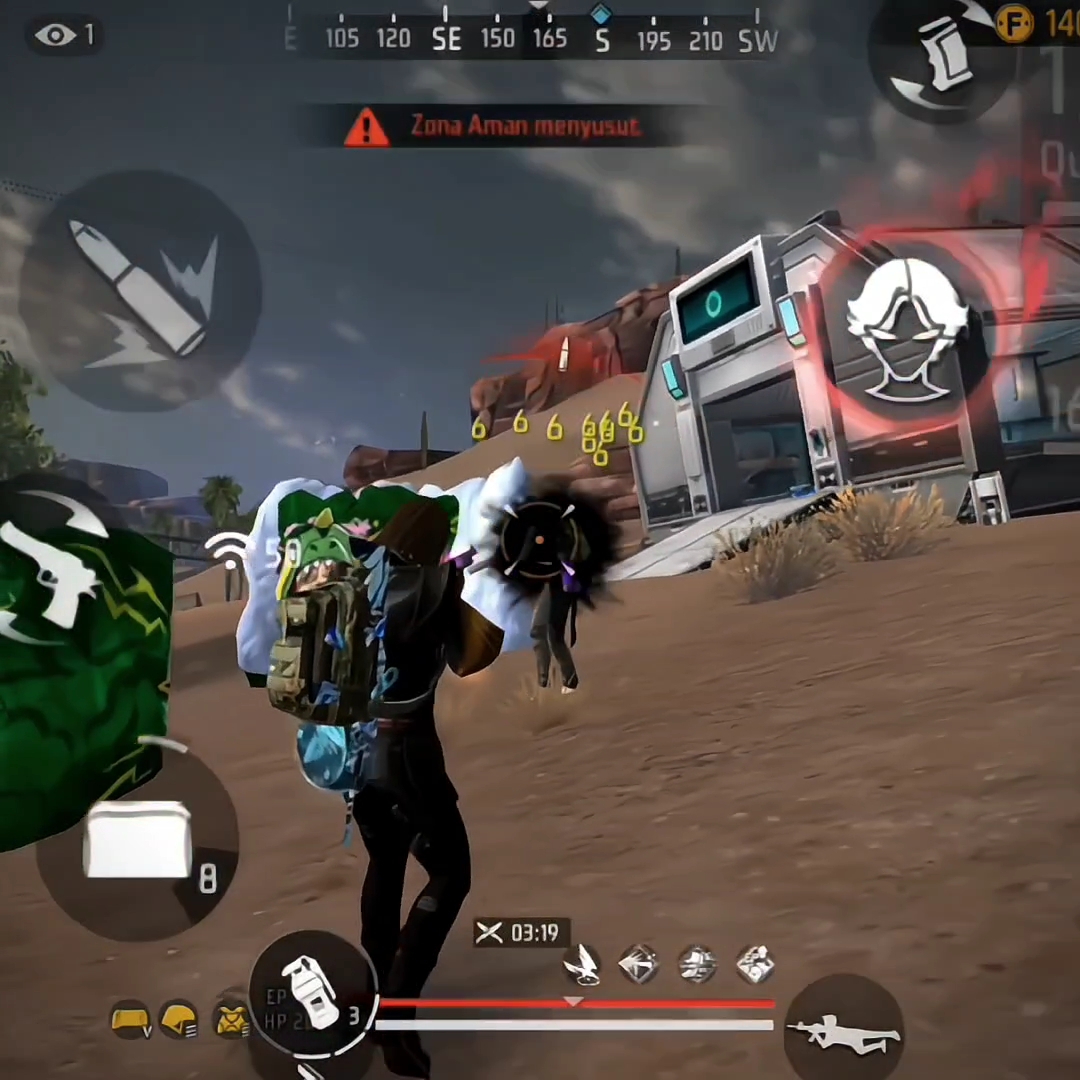The width and height of the screenshot is (1080, 1080).
Task: Tap the spectator eye icon
Action: coord(55,36)
